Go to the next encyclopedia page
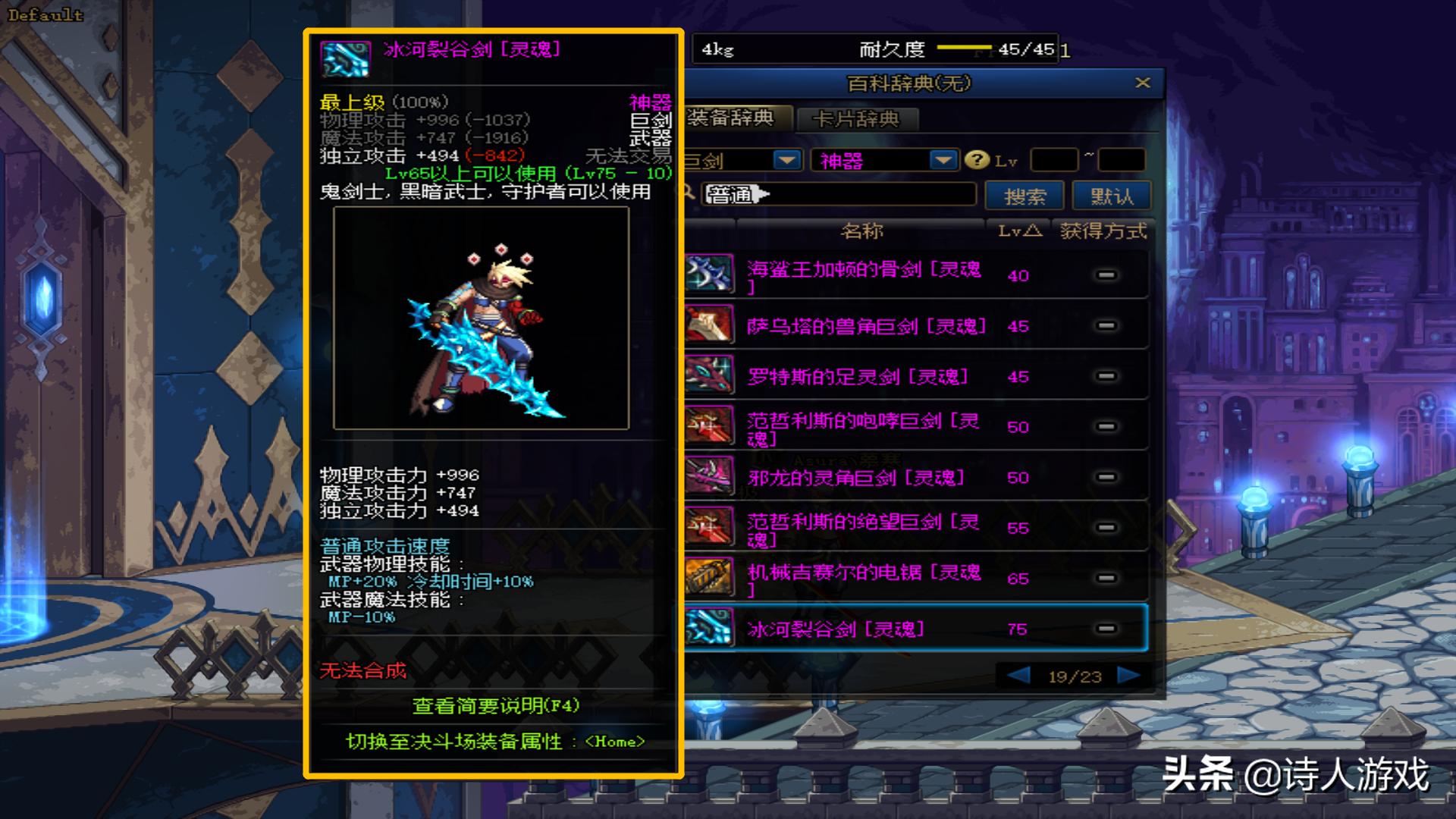This screenshot has width=1456, height=819. tap(1128, 676)
